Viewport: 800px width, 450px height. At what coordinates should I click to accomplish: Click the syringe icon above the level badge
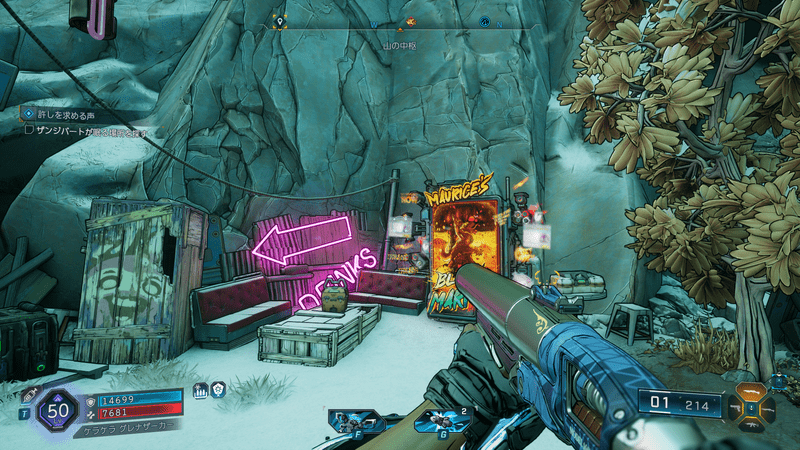29,395
